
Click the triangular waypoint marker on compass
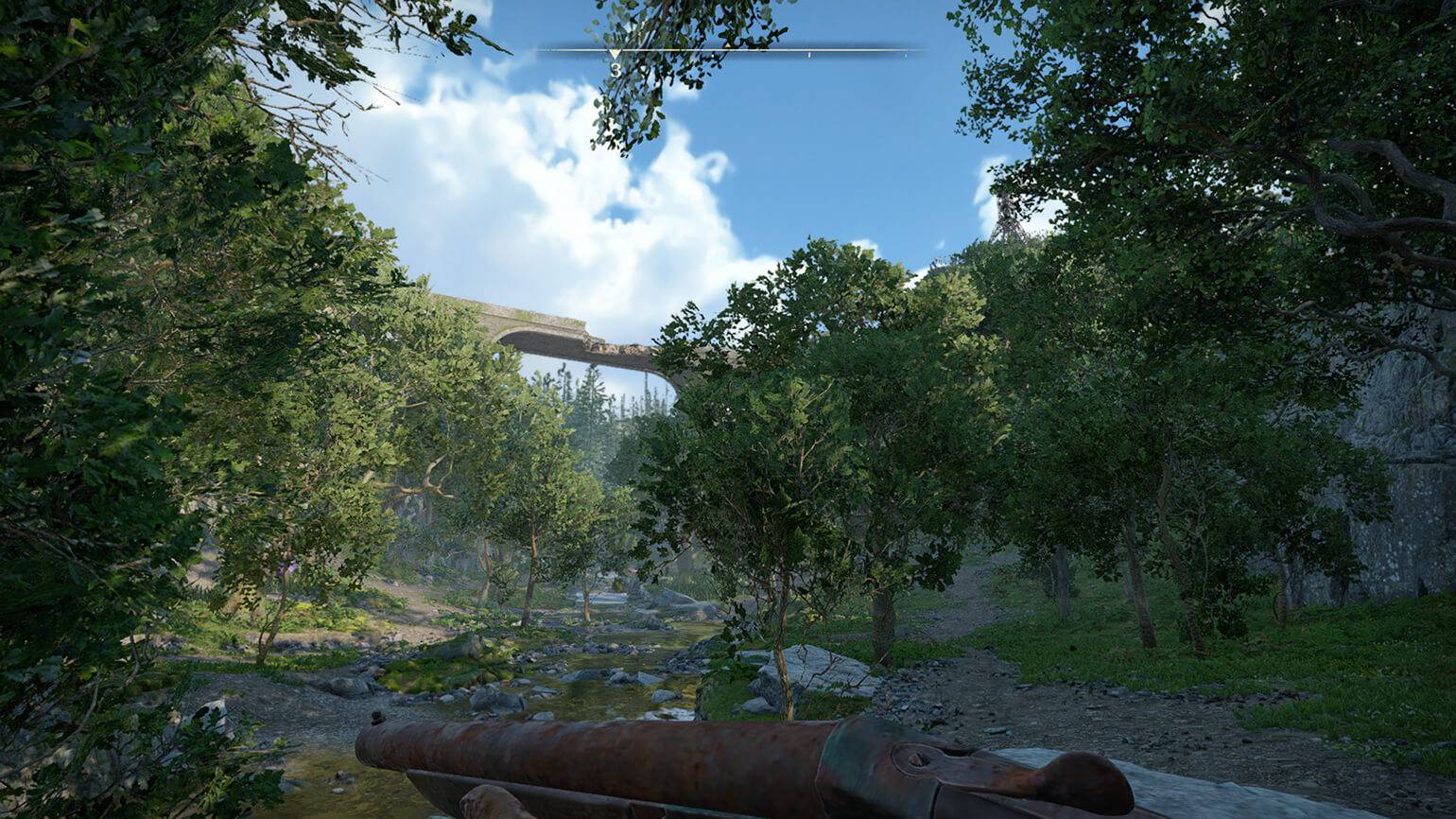click(615, 55)
